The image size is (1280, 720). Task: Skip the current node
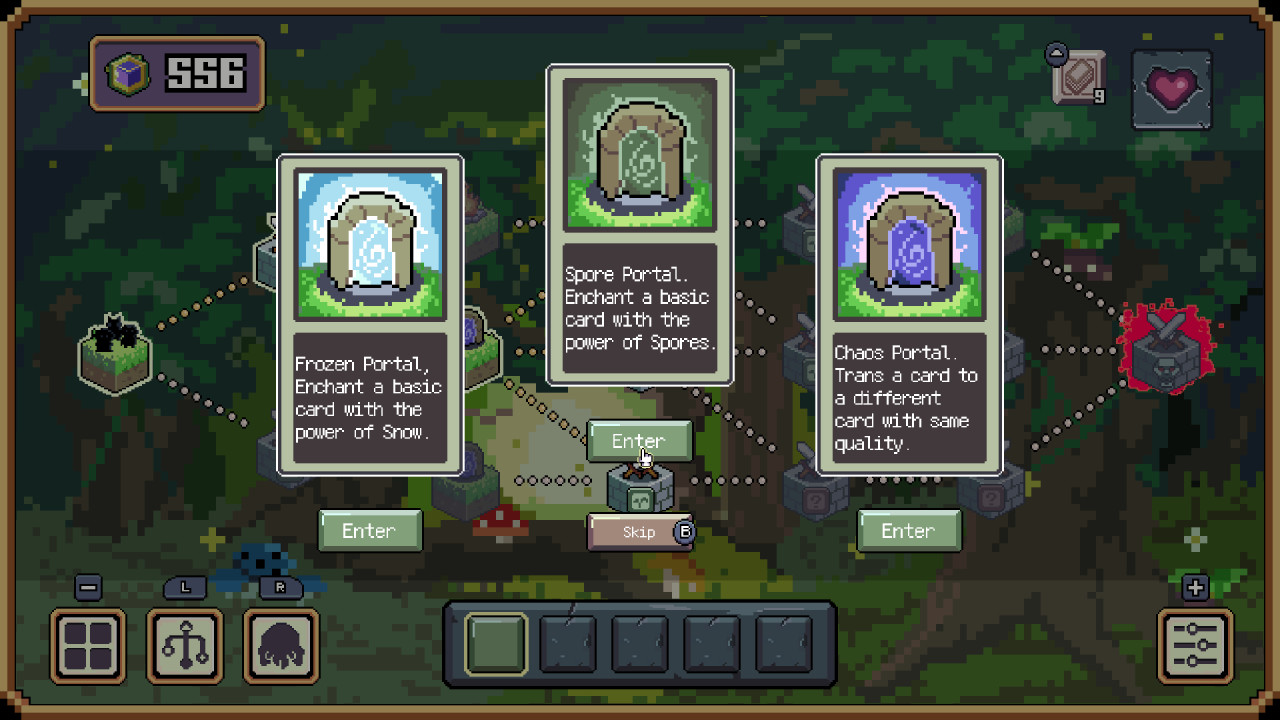pyautogui.click(x=640, y=533)
